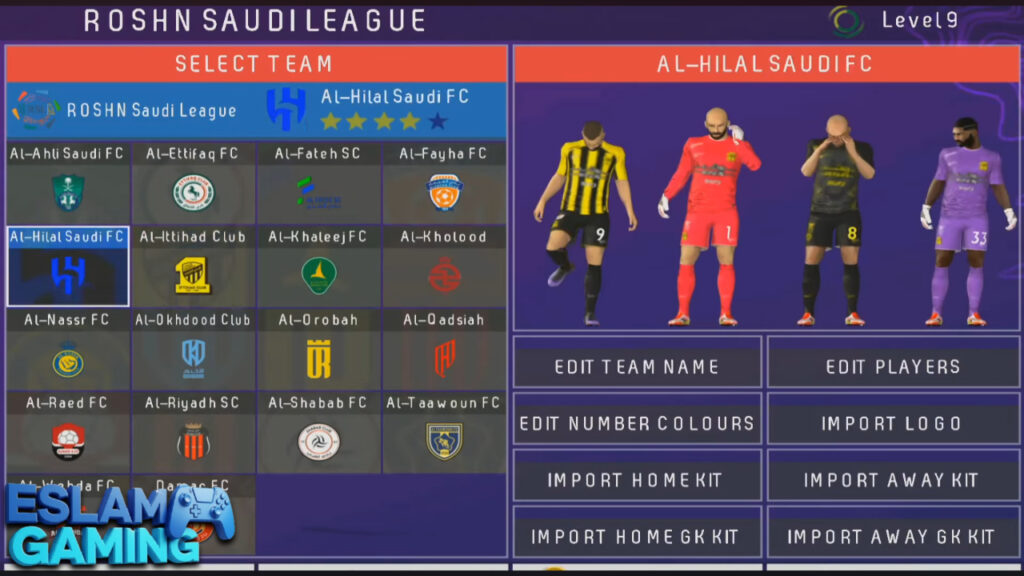Import a home kit
Image resolution: width=1024 pixels, height=576 pixels.
(637, 480)
